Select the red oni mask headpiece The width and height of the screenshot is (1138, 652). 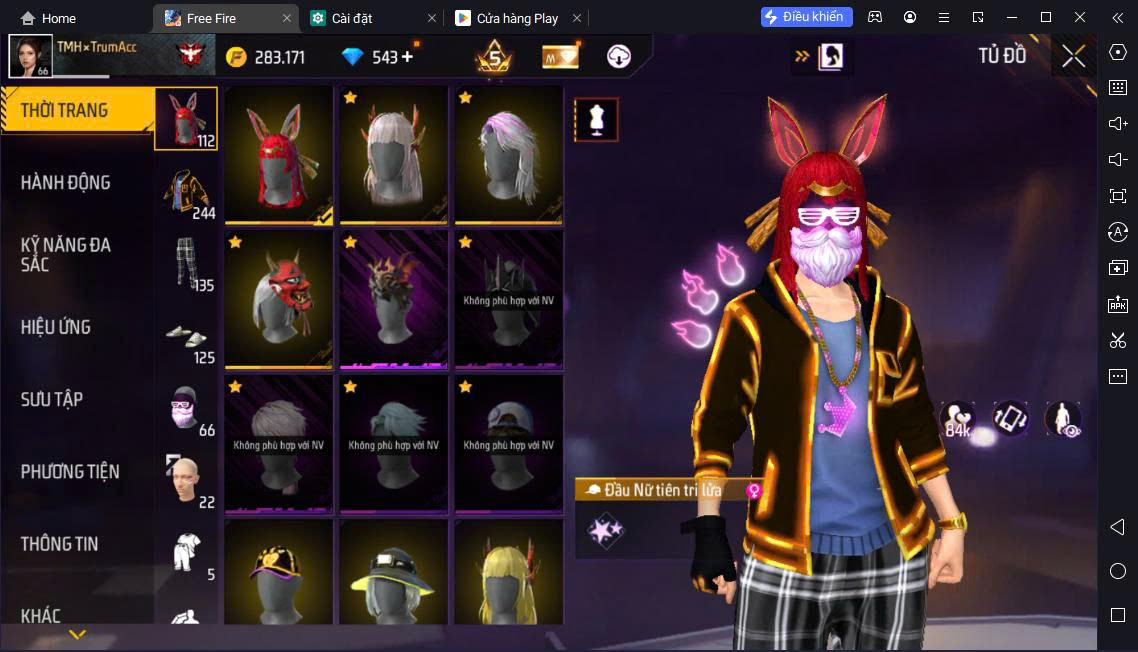[x=279, y=299]
